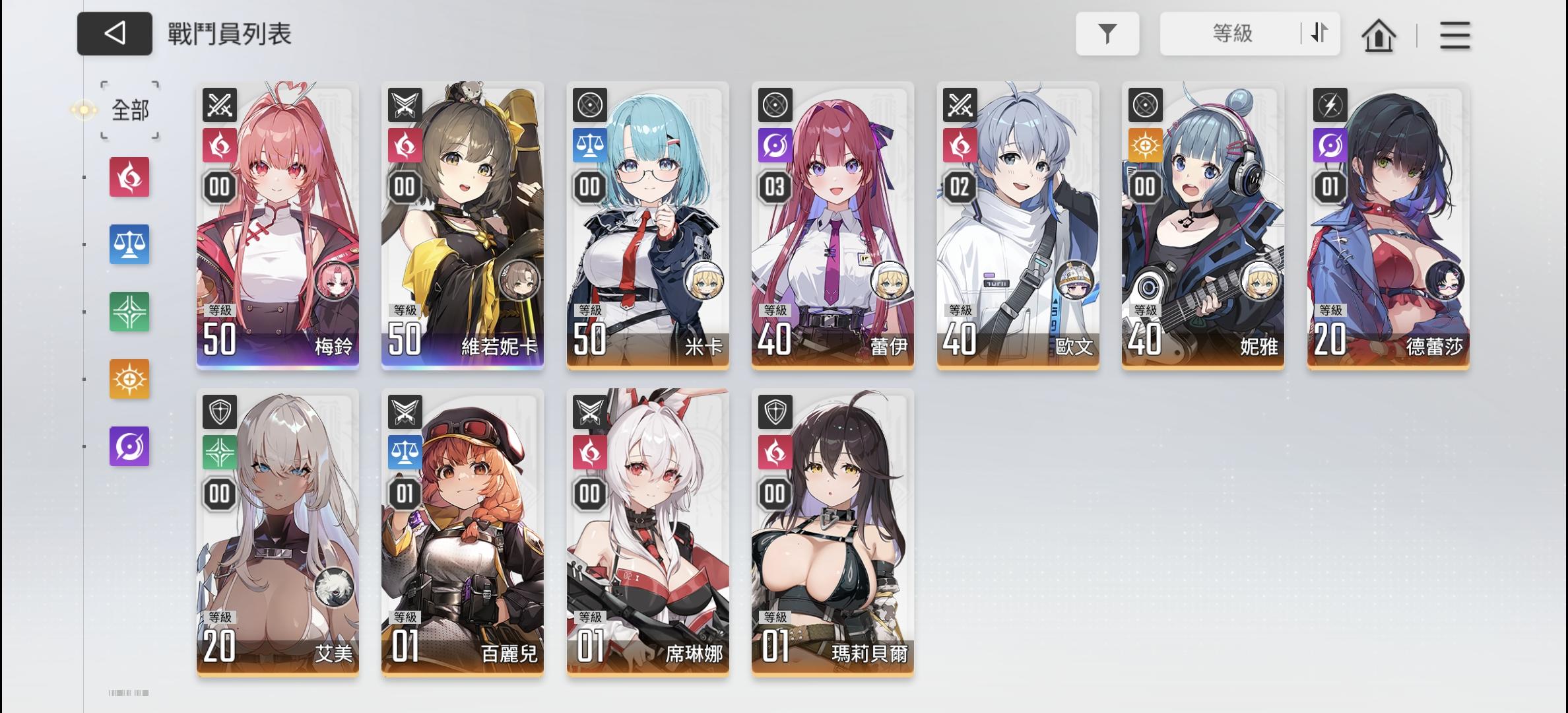The image size is (1568, 713).
Task: Open the hamburger menu
Action: (x=1455, y=36)
